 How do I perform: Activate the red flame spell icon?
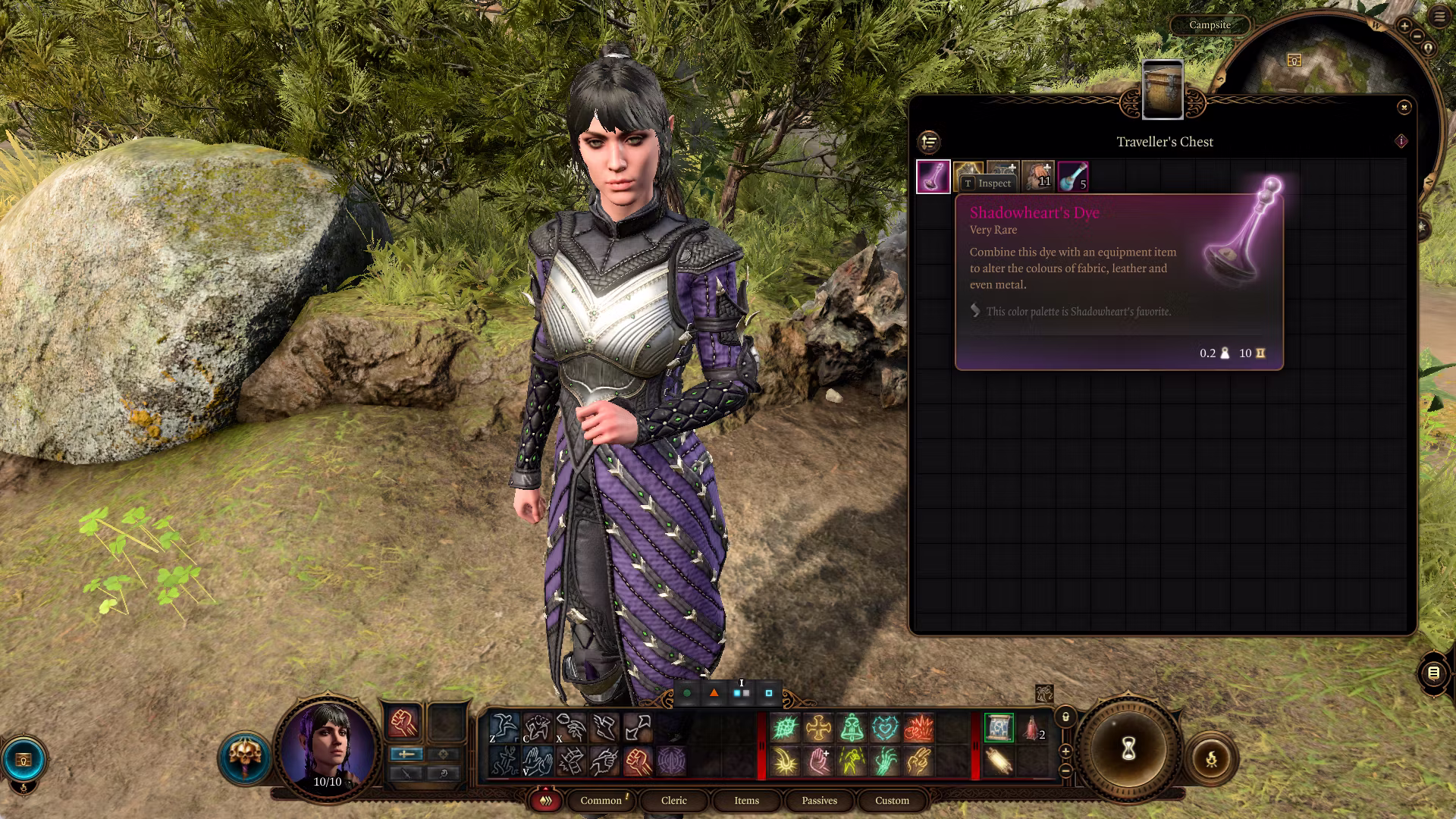point(918,728)
